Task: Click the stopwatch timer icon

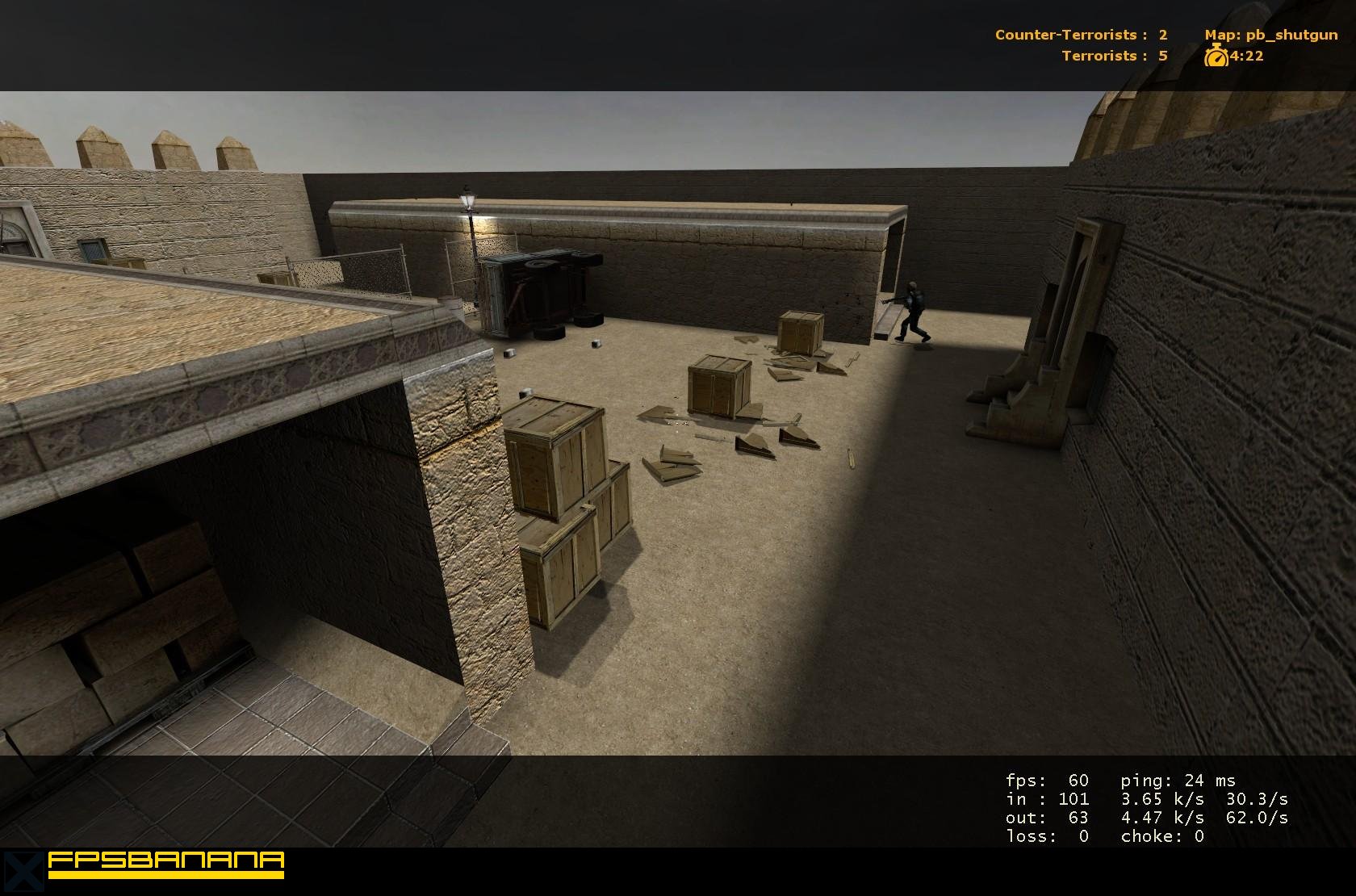Action: [1216, 57]
